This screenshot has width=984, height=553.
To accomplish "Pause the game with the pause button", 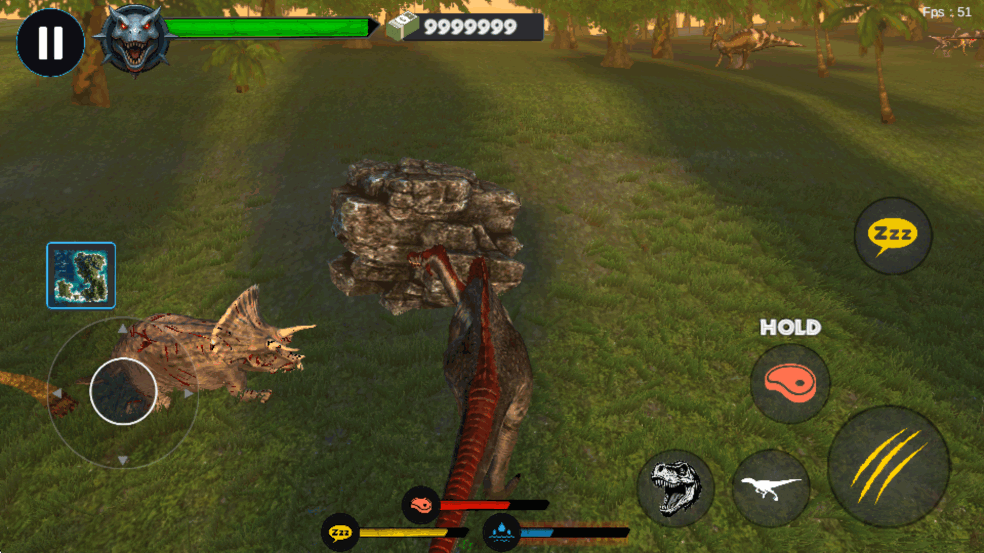I will coord(50,43).
